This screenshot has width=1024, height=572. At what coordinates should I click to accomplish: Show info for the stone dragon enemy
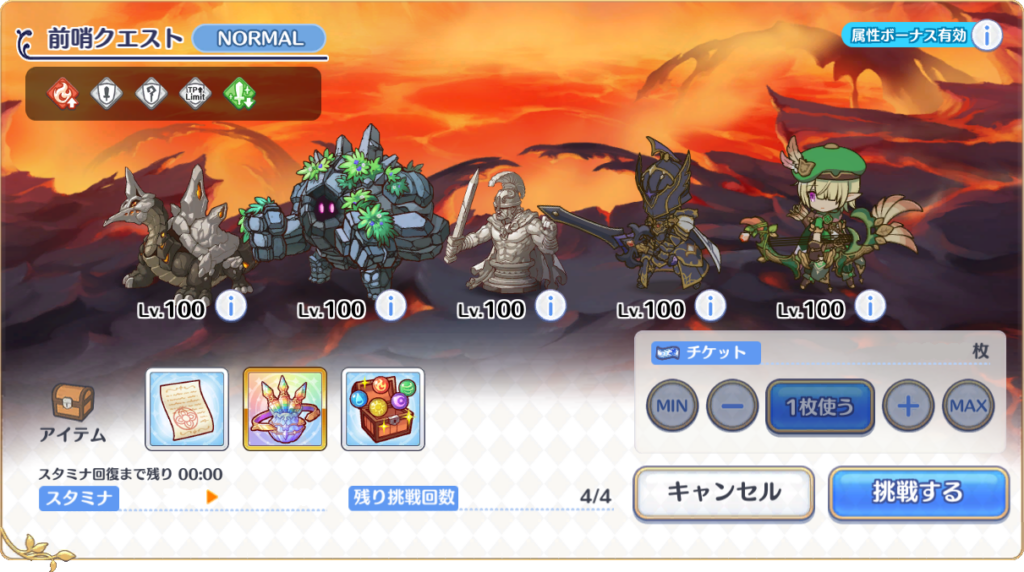(231, 306)
